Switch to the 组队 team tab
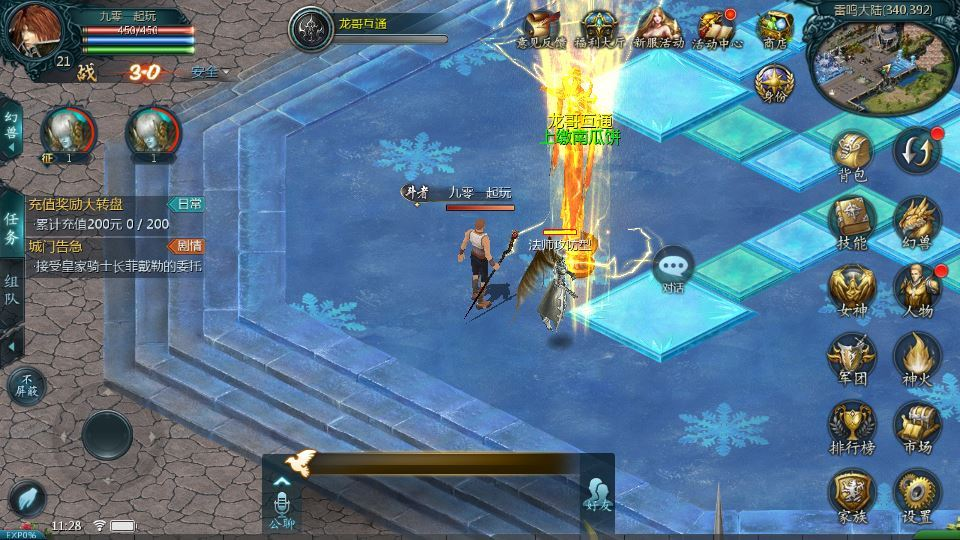 11,292
